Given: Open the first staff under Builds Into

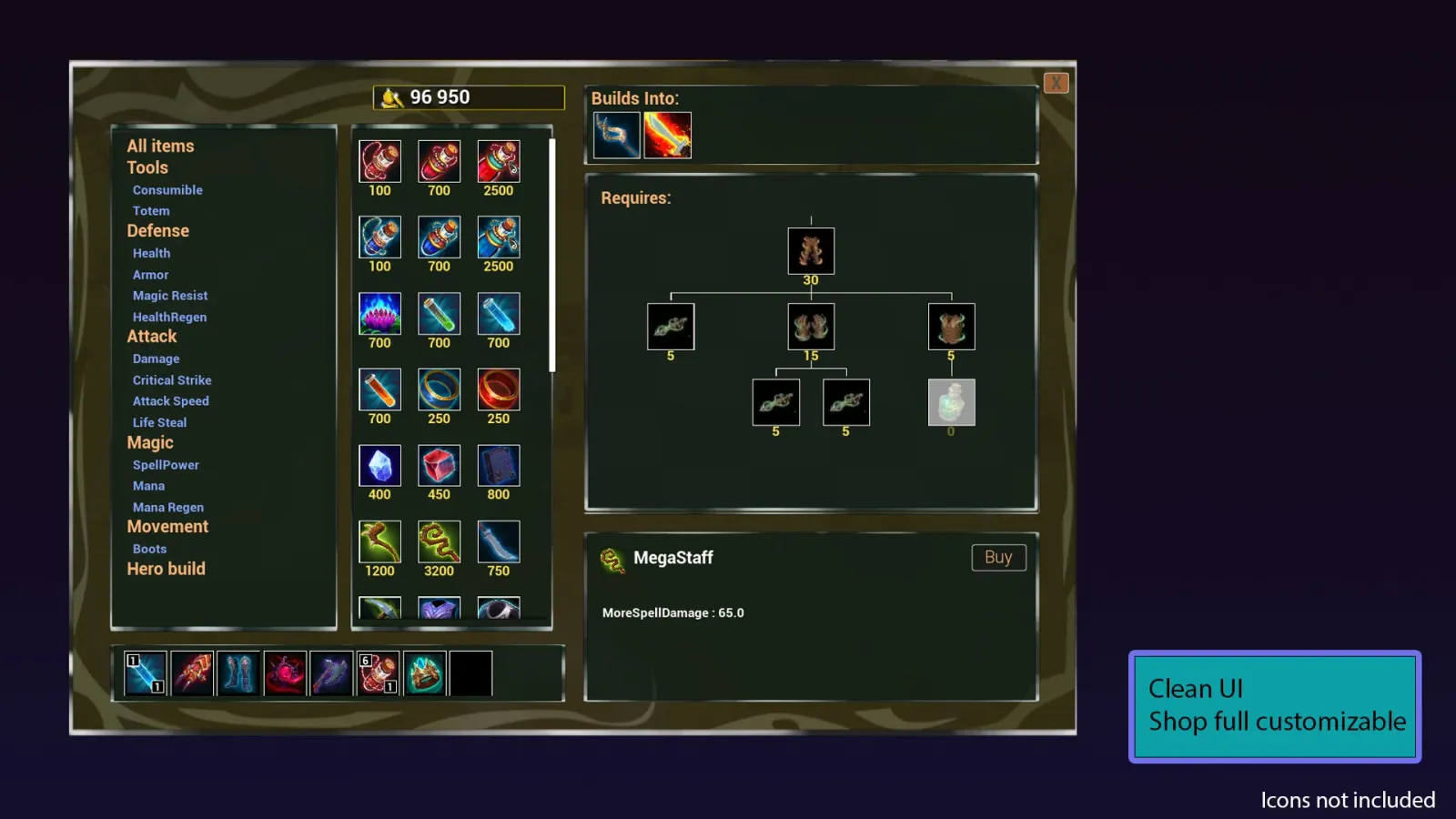Looking at the screenshot, I should 615,133.
